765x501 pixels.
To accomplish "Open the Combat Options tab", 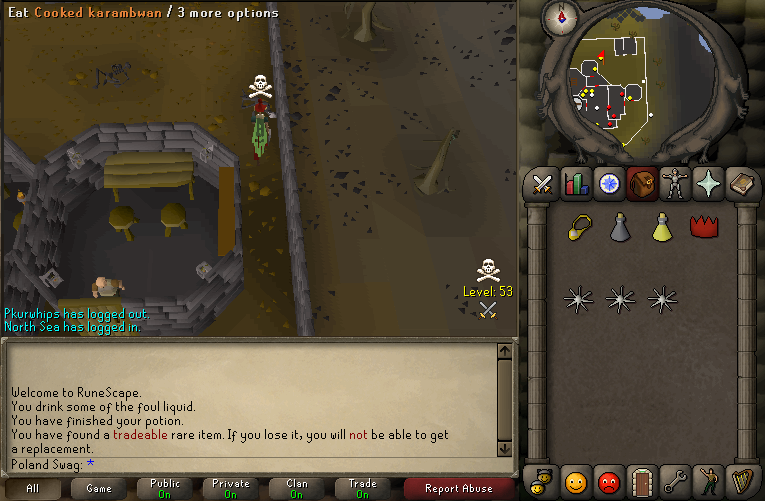I will click(x=542, y=185).
